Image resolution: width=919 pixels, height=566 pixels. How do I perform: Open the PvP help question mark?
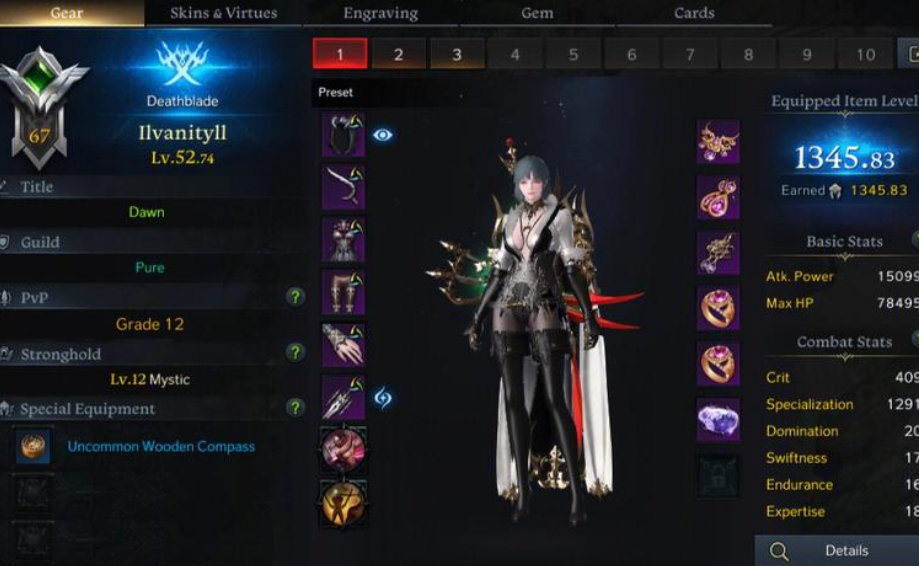tap(295, 297)
